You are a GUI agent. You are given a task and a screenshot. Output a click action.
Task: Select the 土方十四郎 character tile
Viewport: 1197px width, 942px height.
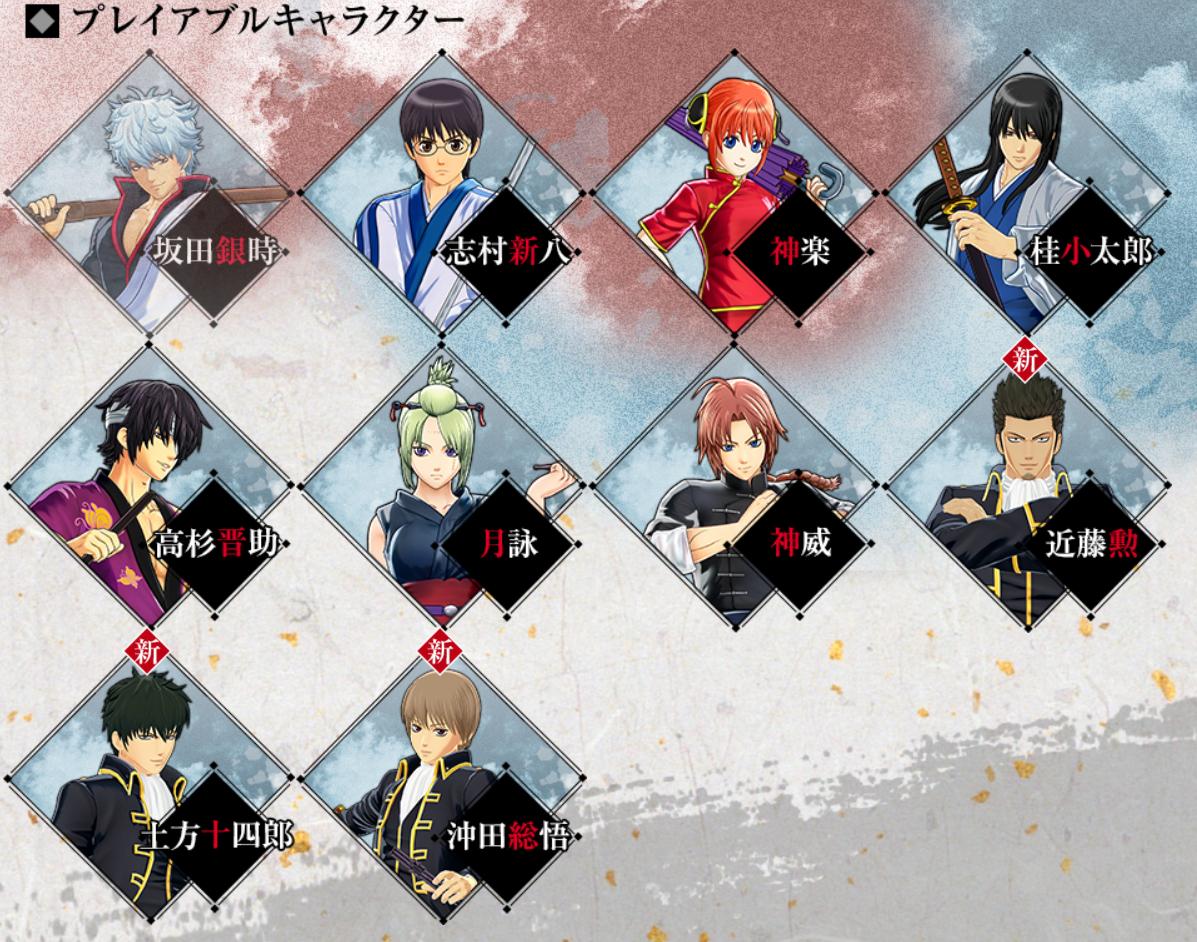click(x=150, y=780)
